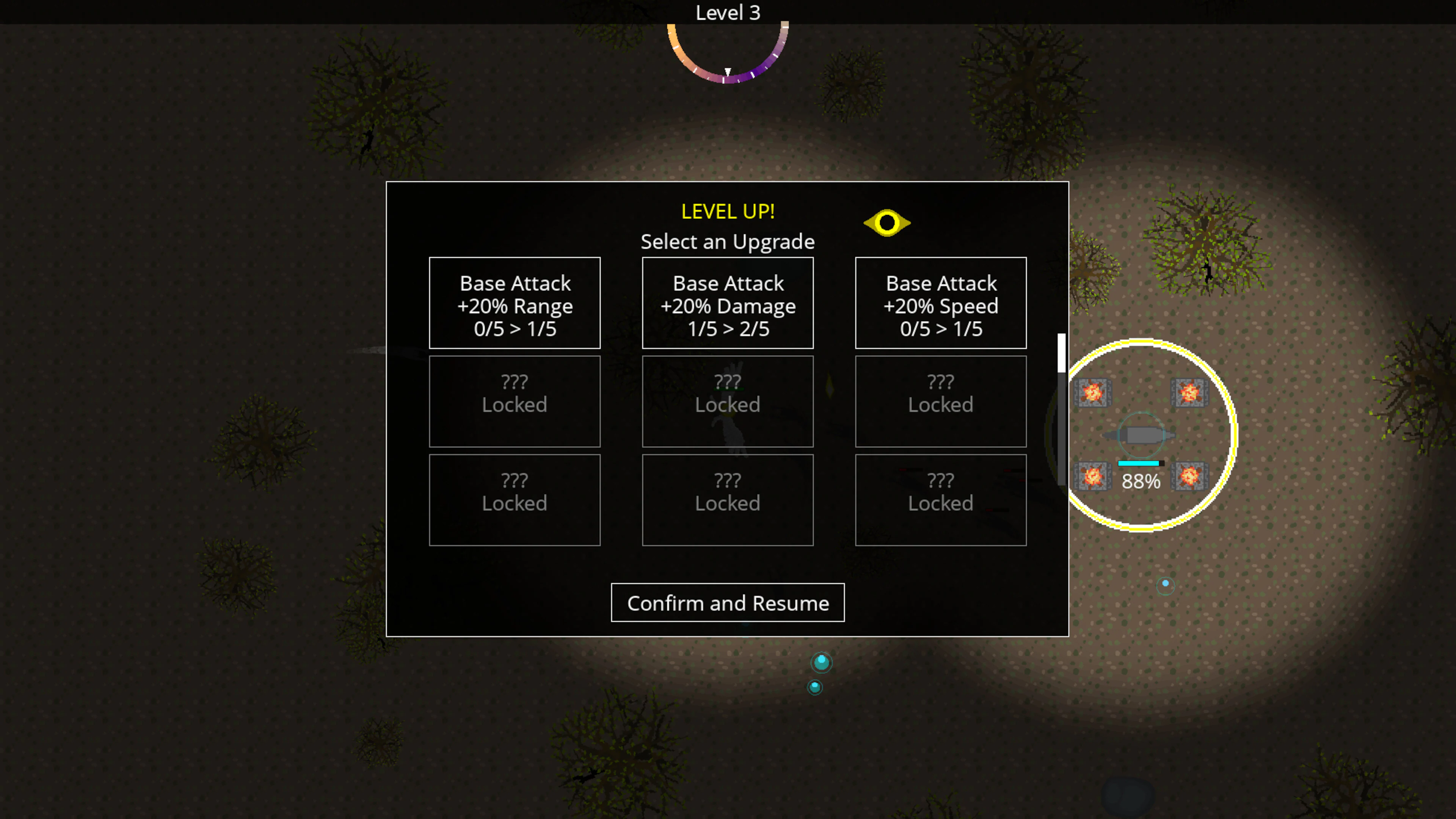Select the Base Attack +20% Speed upgrade
Image resolution: width=1456 pixels, height=819 pixels.
click(x=940, y=303)
